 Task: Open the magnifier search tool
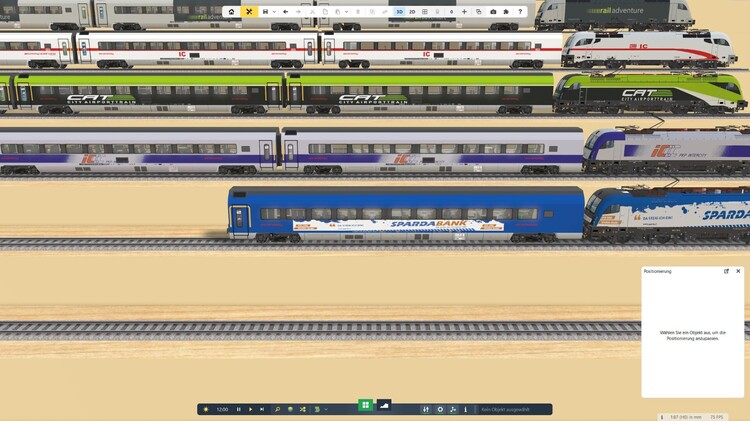(x=278, y=409)
